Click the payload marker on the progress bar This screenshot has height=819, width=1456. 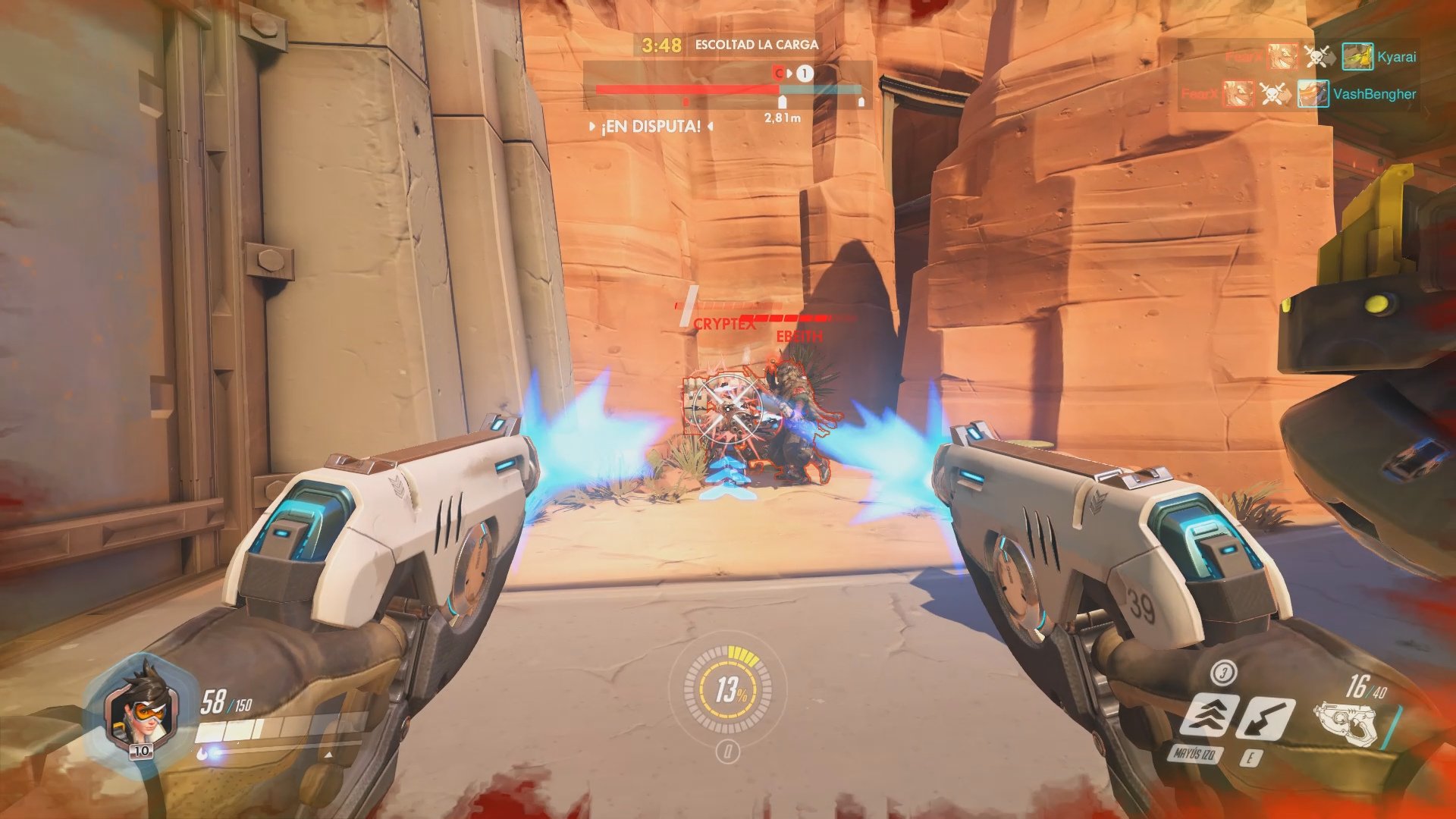click(x=781, y=103)
